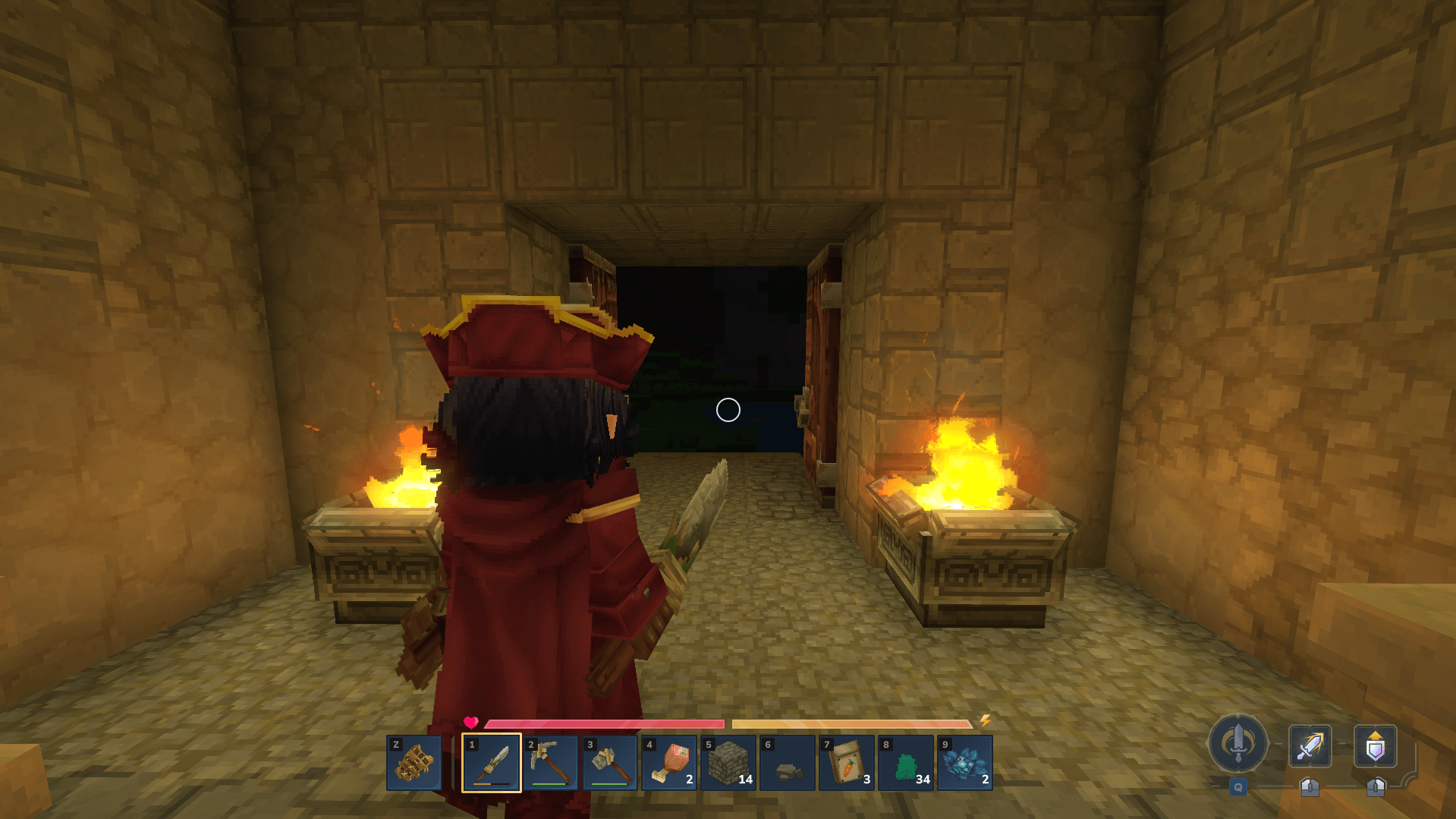The width and height of the screenshot is (1456, 819).
Task: Select the green plant fiber stack
Action: click(906, 763)
